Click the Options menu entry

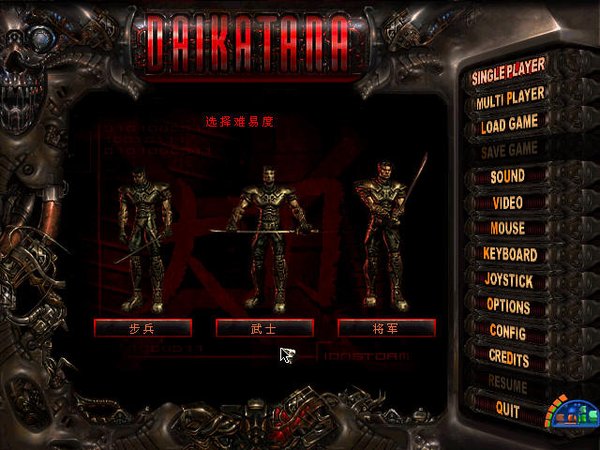point(508,305)
